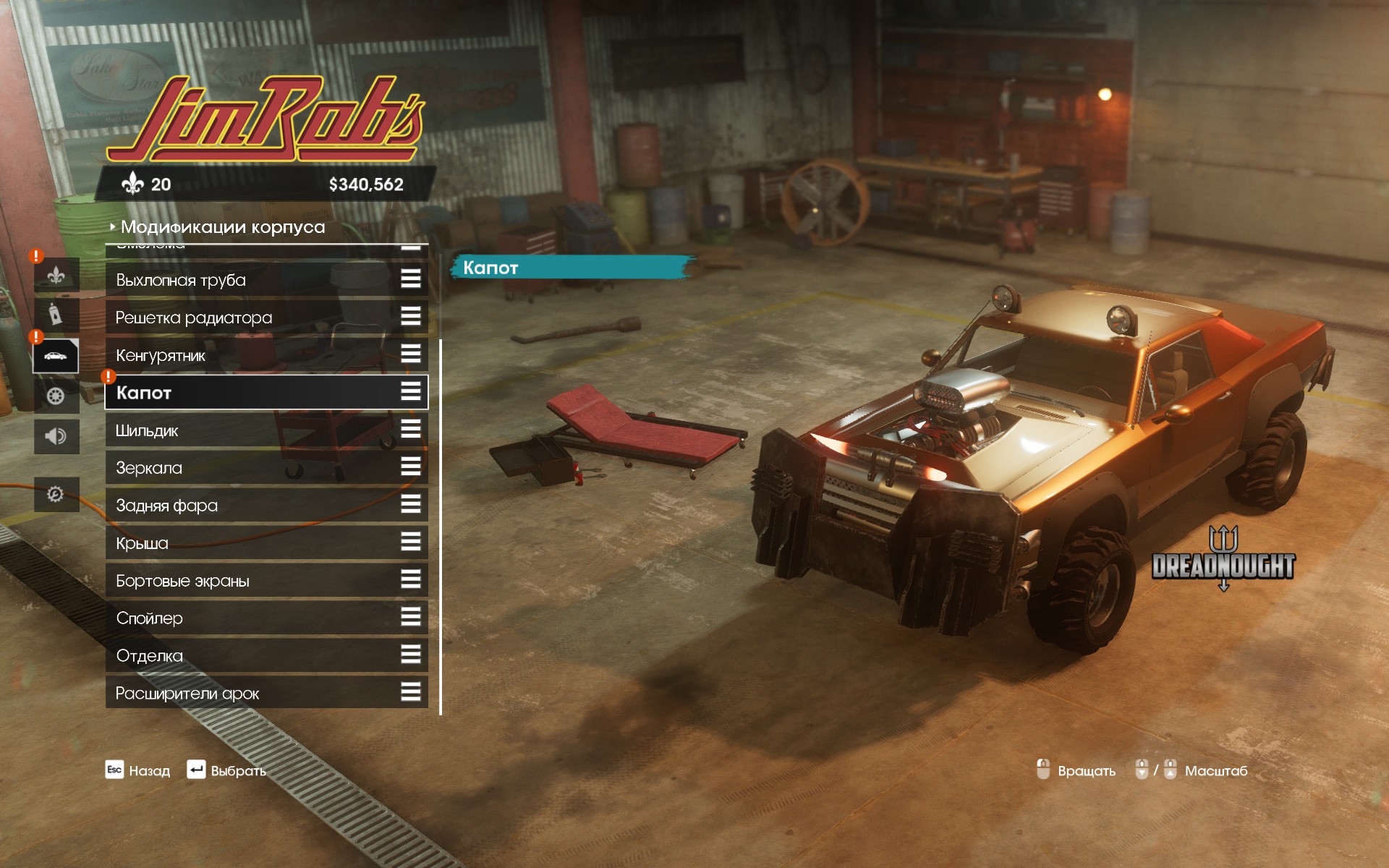Image resolution: width=1389 pixels, height=868 pixels.
Task: Select the Шильдик modification
Action: pyautogui.click(x=266, y=430)
